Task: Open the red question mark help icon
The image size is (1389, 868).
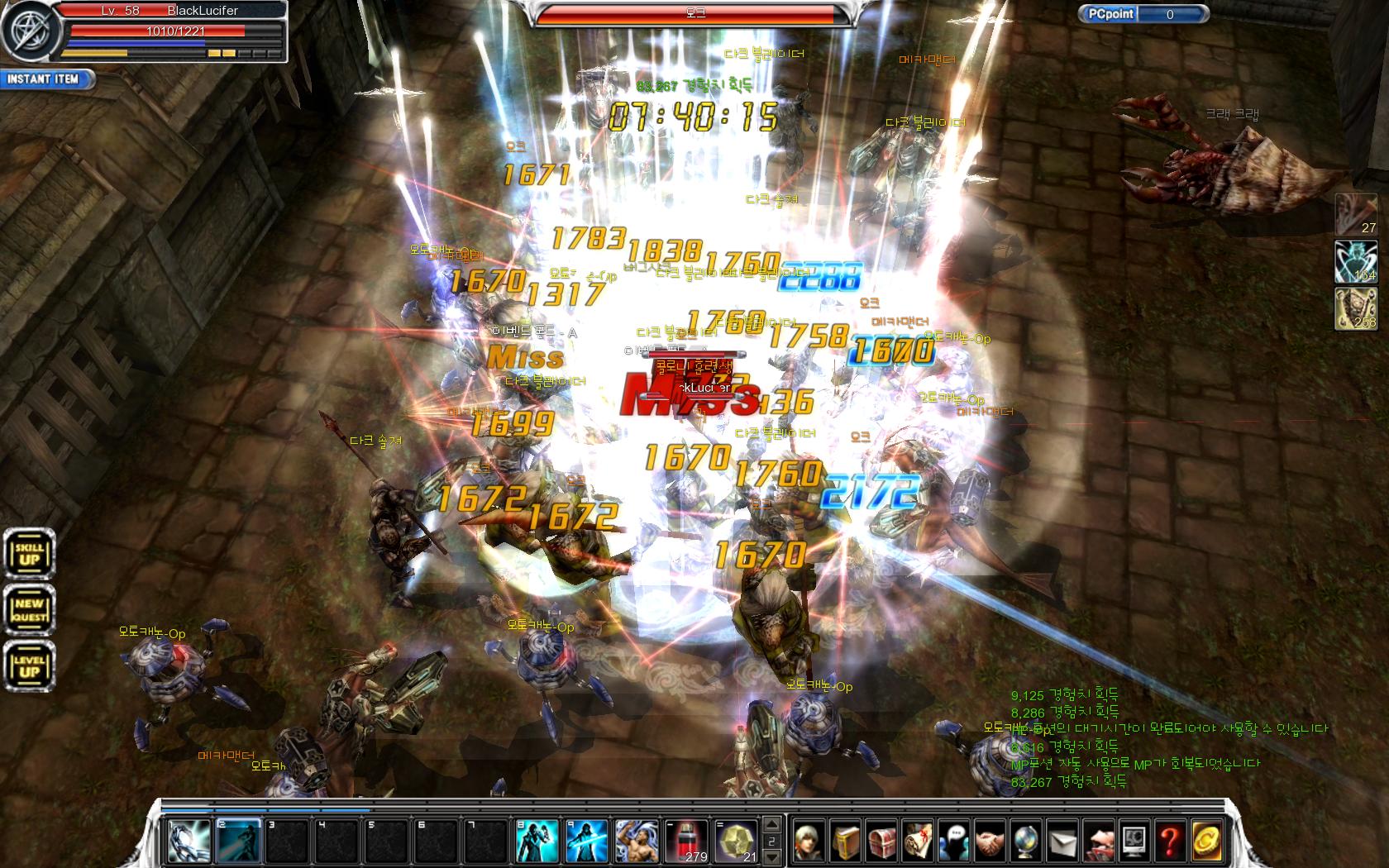Action: click(x=1169, y=842)
